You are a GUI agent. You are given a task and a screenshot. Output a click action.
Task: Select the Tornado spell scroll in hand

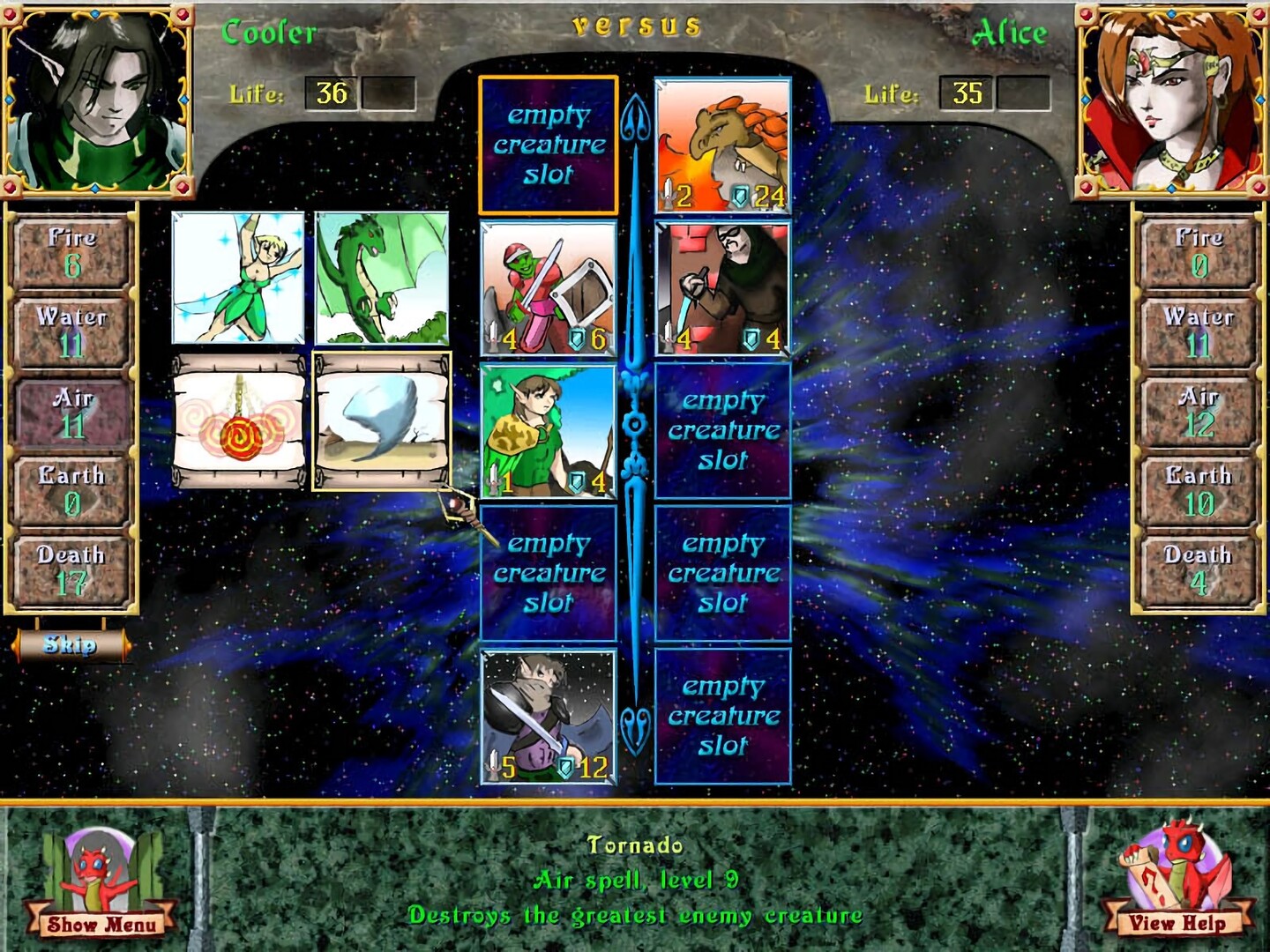click(x=381, y=423)
